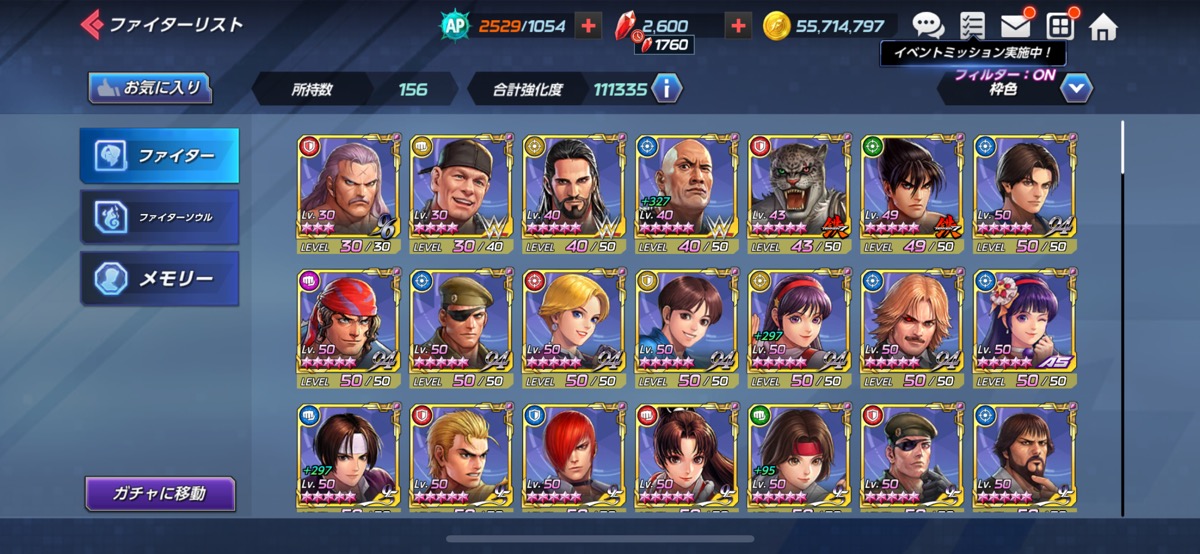
Task: Go back from the ファイターリスト screen
Action: [92, 24]
